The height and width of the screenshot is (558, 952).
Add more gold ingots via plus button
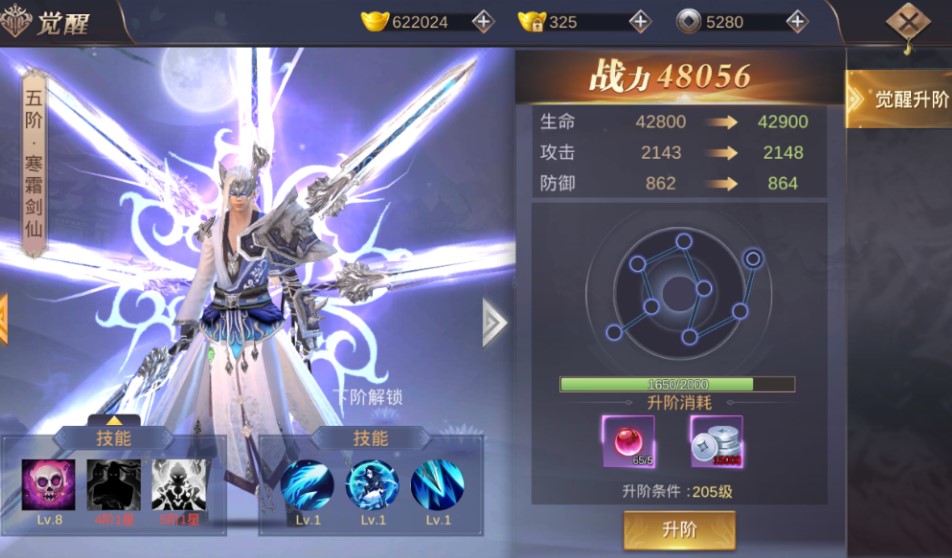click(x=483, y=21)
